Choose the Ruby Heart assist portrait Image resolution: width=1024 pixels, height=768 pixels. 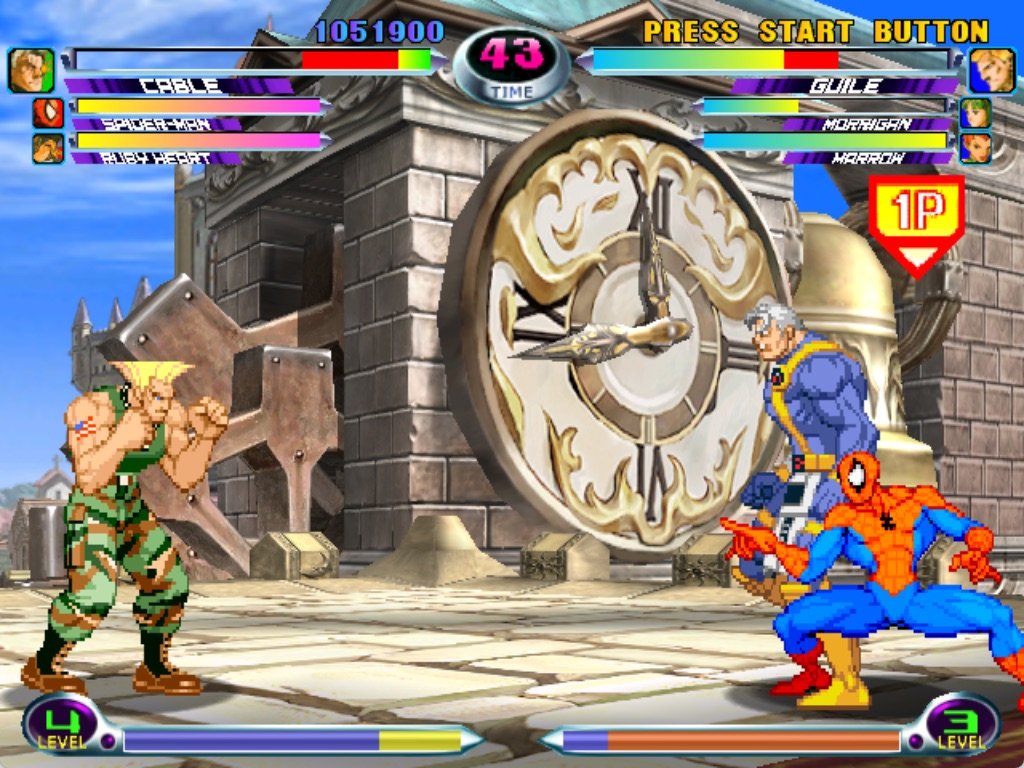click(x=48, y=149)
